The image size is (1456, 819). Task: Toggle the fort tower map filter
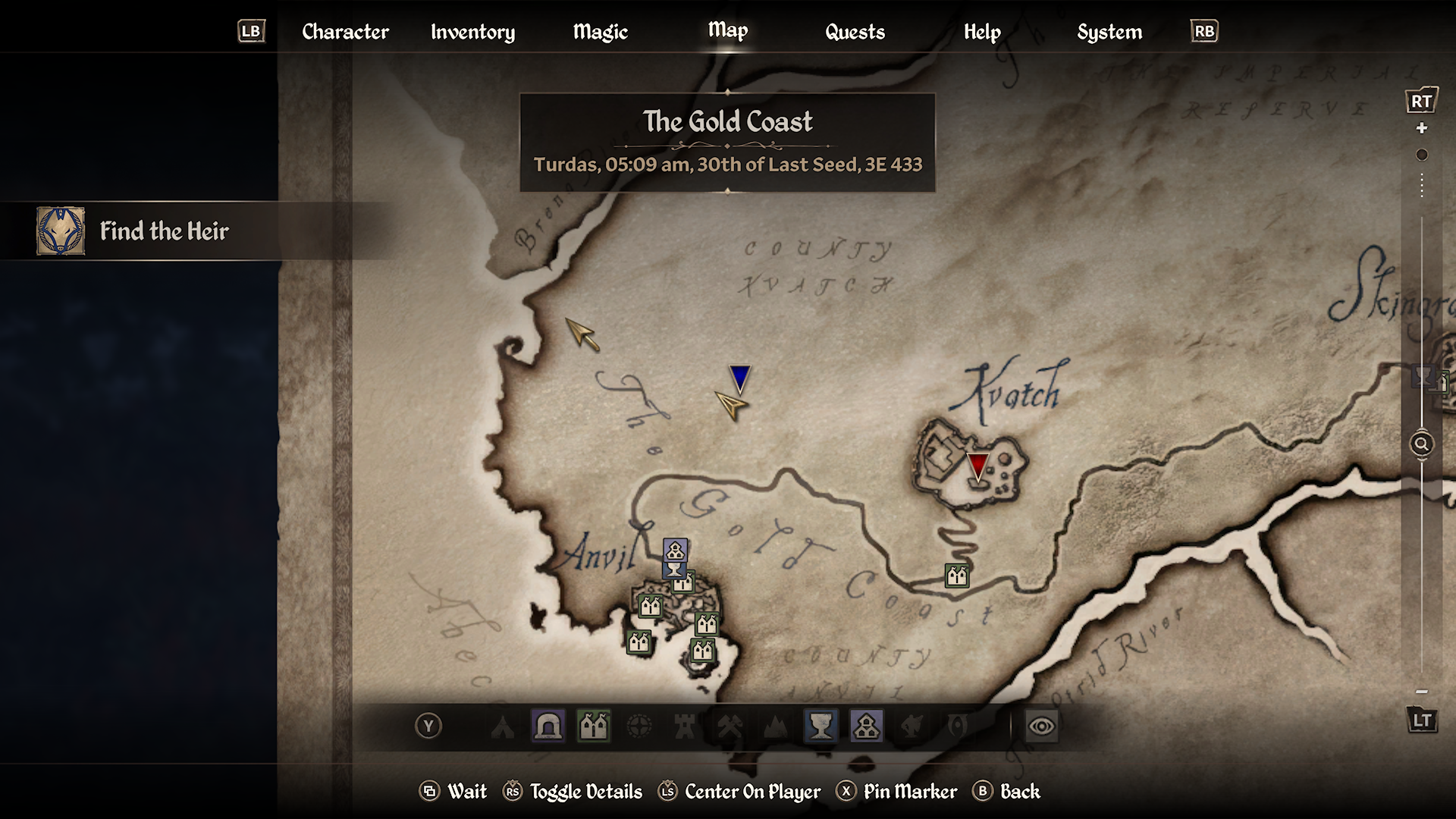[x=685, y=726]
